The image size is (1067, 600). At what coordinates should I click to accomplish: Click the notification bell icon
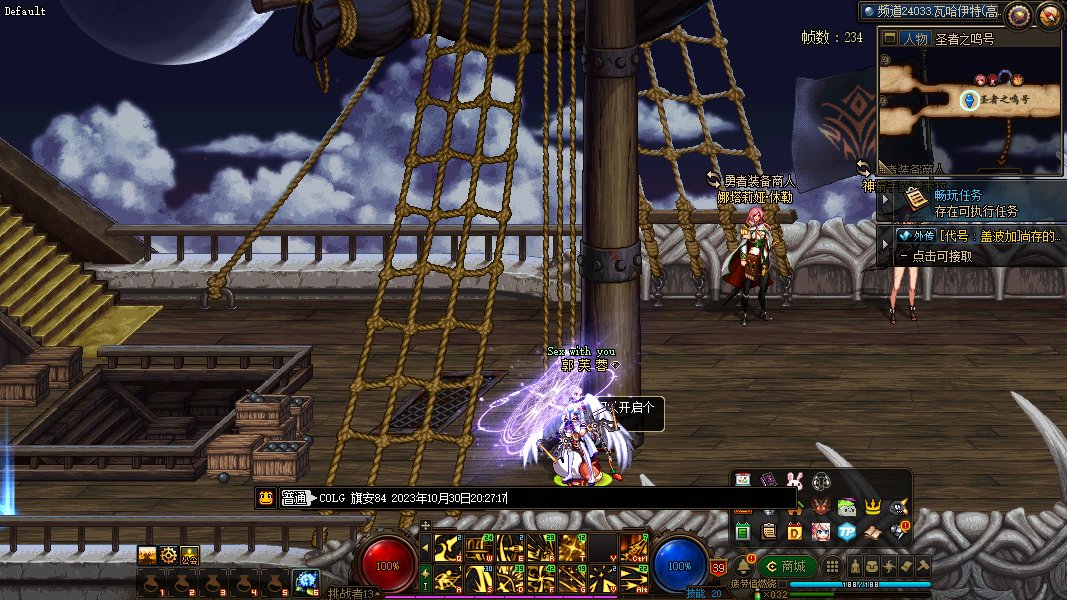(742, 567)
